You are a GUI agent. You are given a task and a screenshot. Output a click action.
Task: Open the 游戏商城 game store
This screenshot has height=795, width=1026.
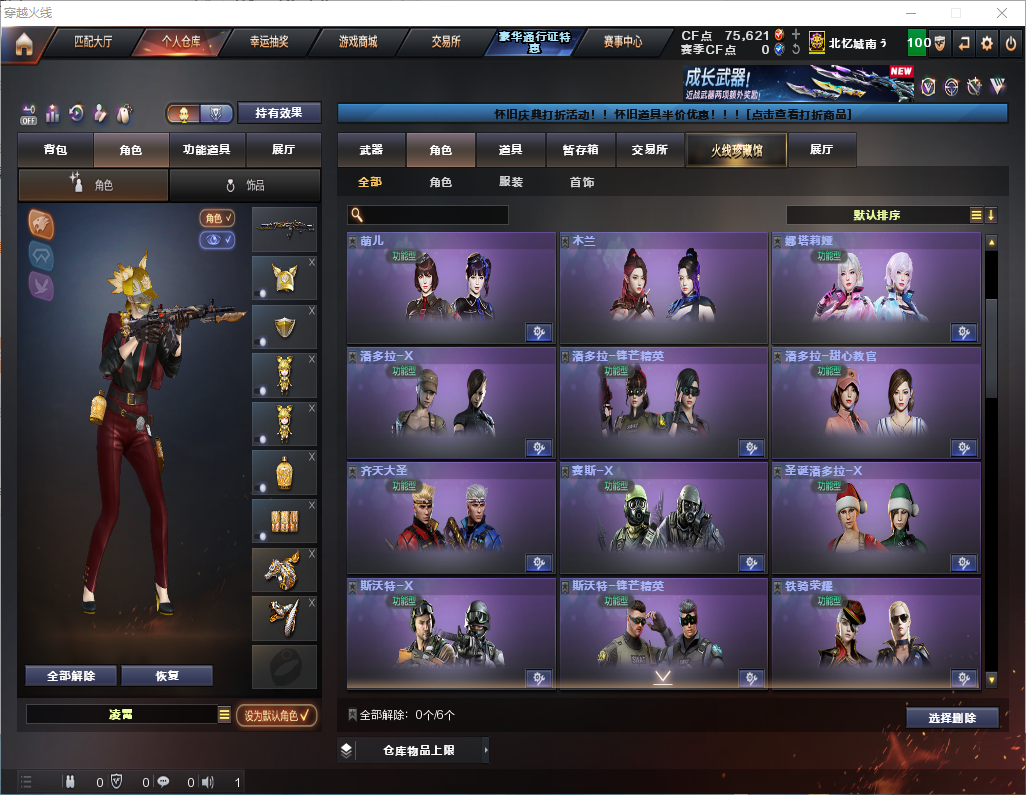[357, 42]
